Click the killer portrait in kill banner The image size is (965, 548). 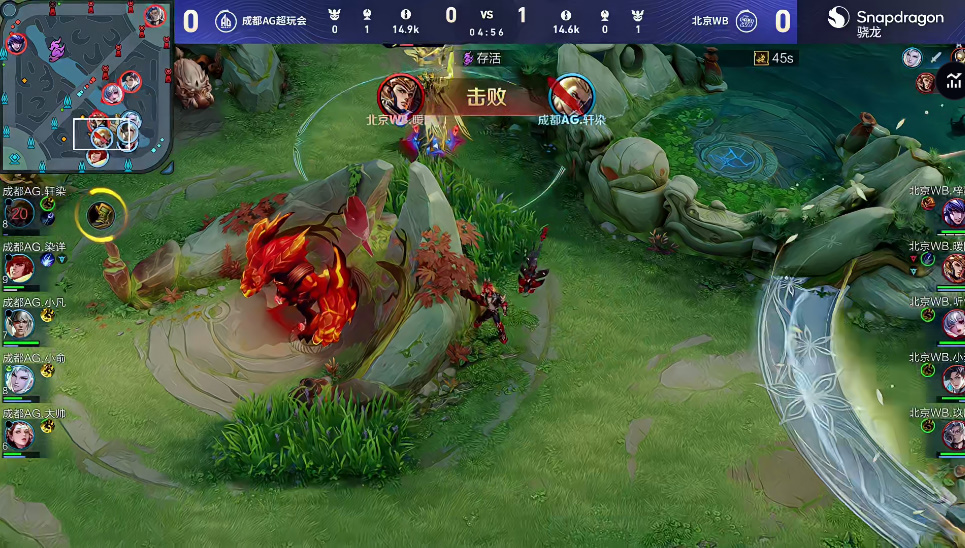click(x=399, y=96)
